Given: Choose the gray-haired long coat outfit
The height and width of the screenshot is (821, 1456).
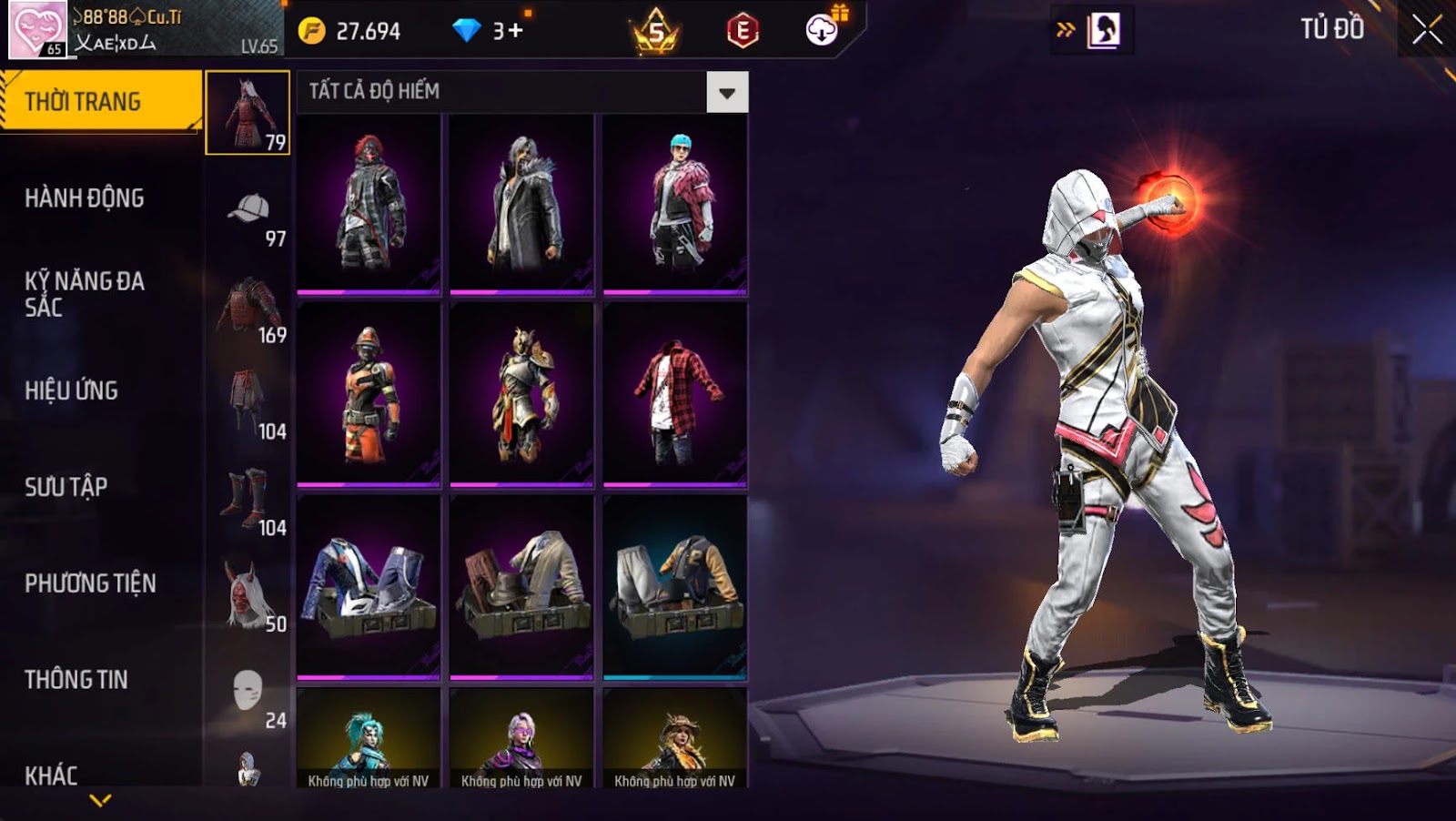Looking at the screenshot, I should (x=521, y=205).
